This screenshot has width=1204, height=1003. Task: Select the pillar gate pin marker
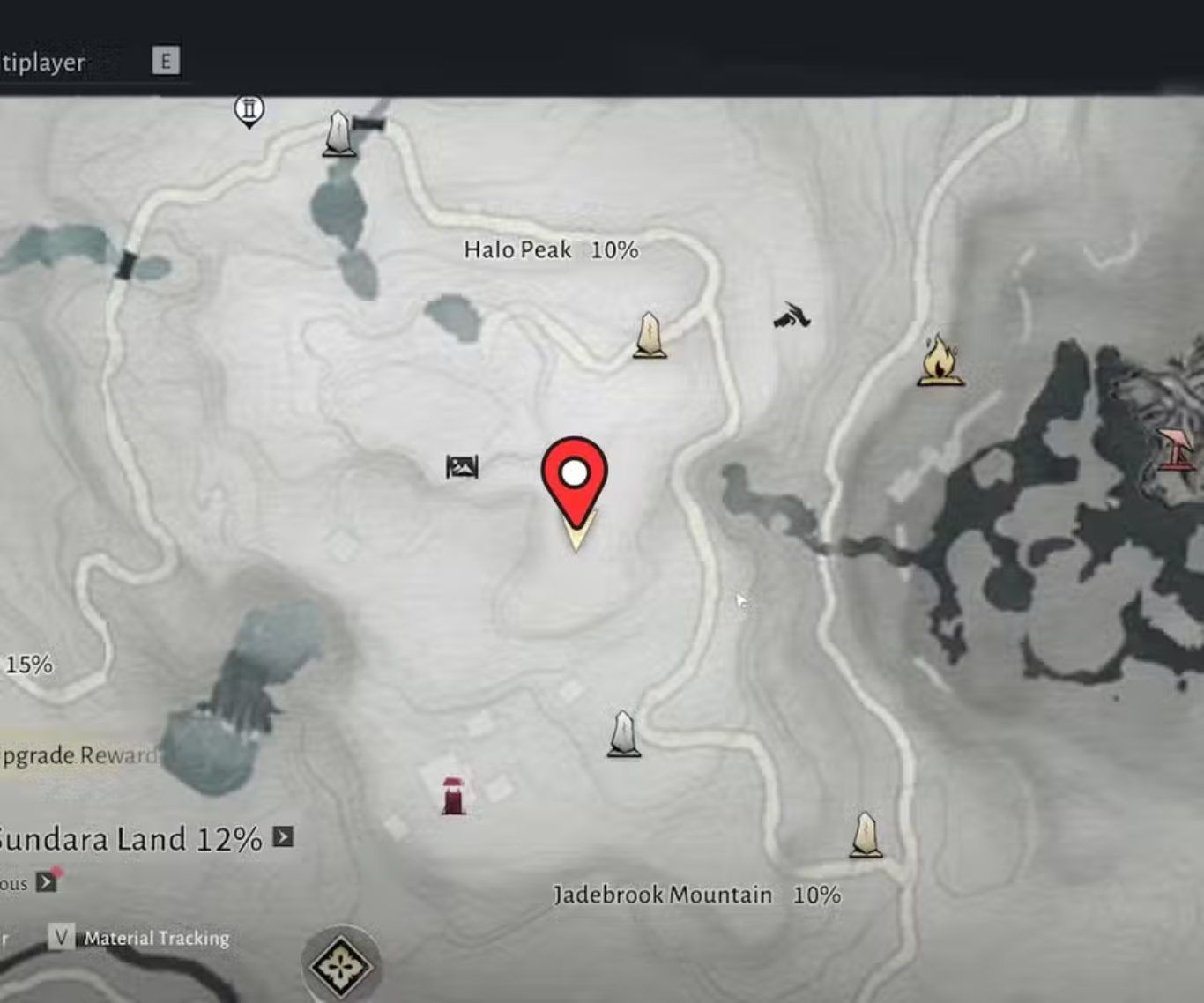tap(249, 111)
